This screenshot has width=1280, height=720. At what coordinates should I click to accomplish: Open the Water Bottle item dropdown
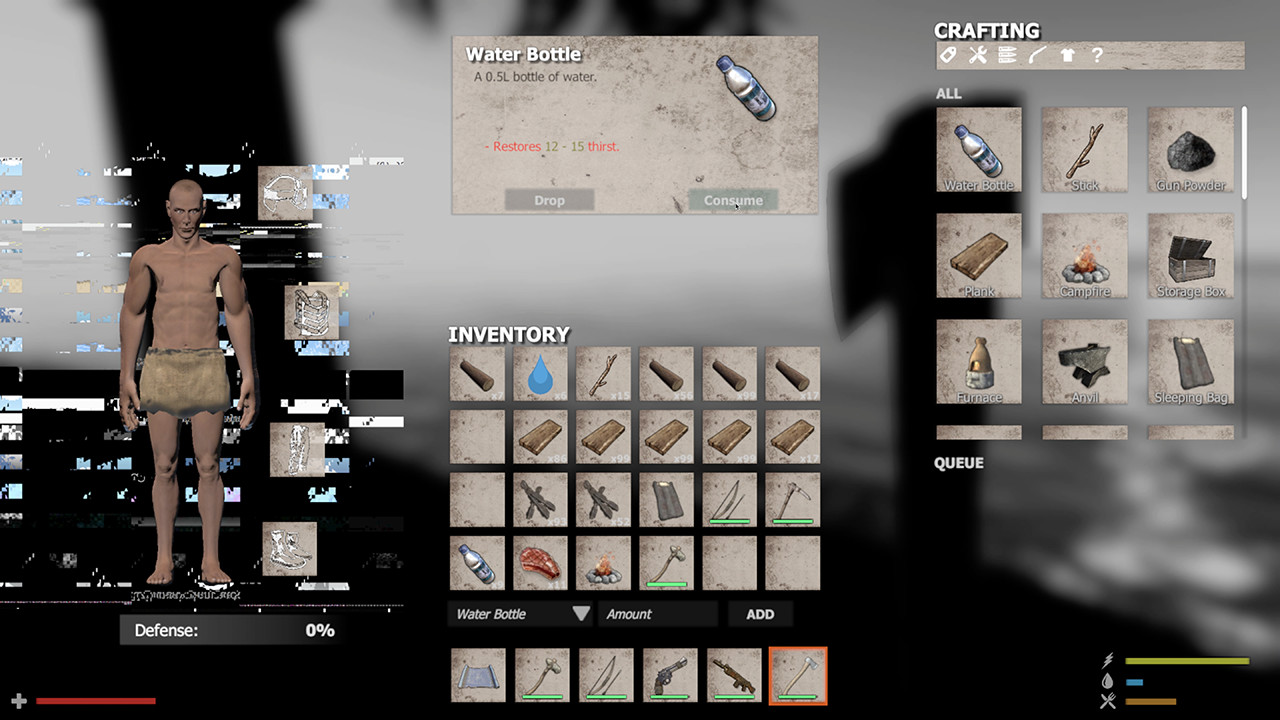pos(520,613)
